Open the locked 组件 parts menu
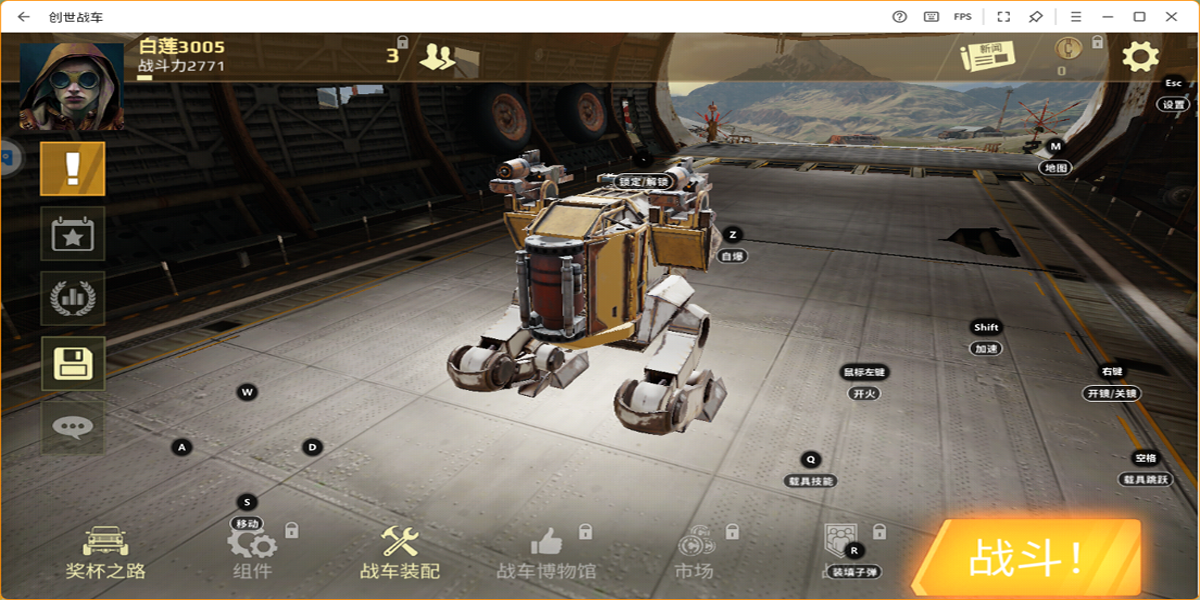The height and width of the screenshot is (600, 1200). pyautogui.click(x=251, y=552)
